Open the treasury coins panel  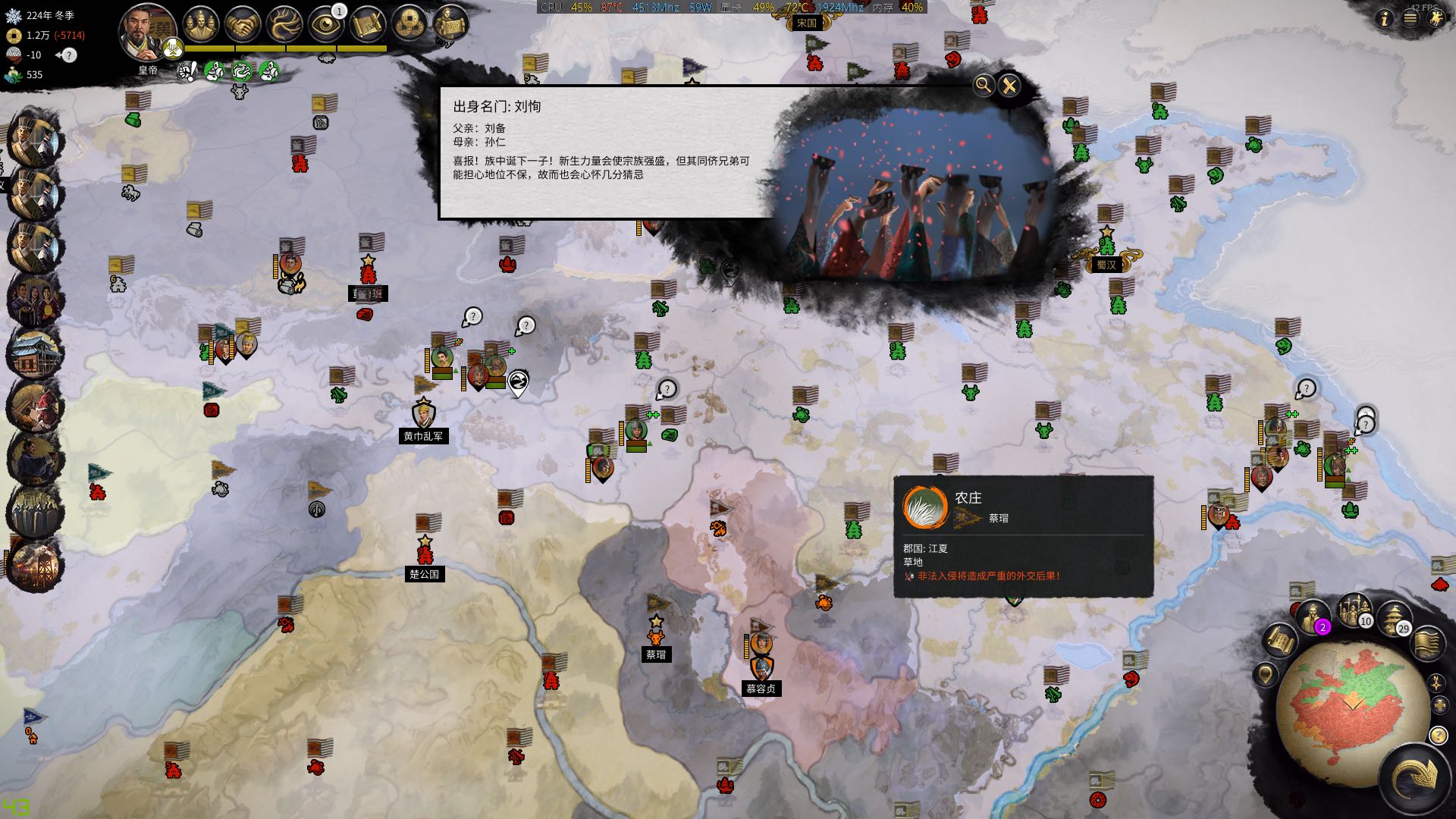point(410,25)
